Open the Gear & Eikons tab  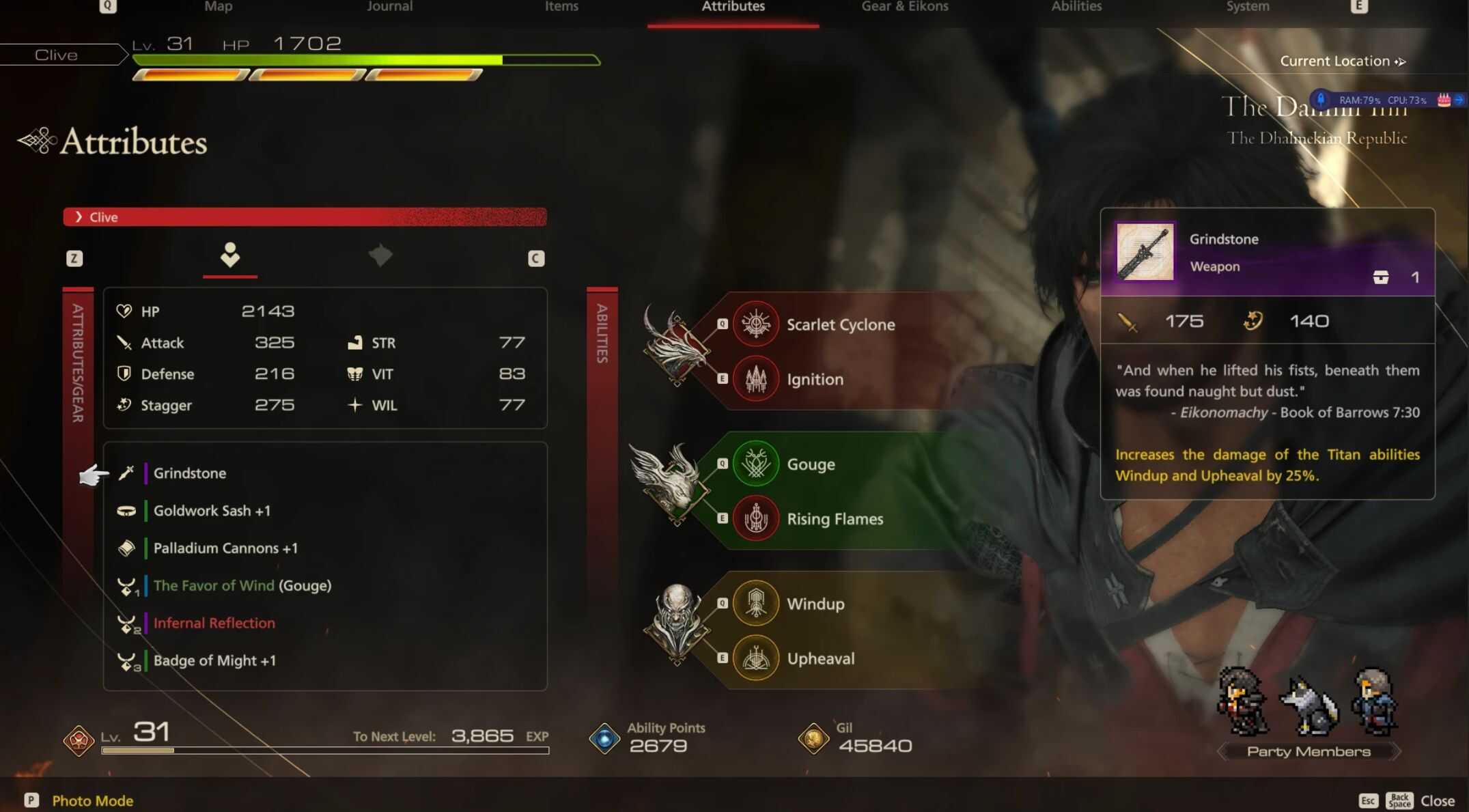pyautogui.click(x=904, y=7)
